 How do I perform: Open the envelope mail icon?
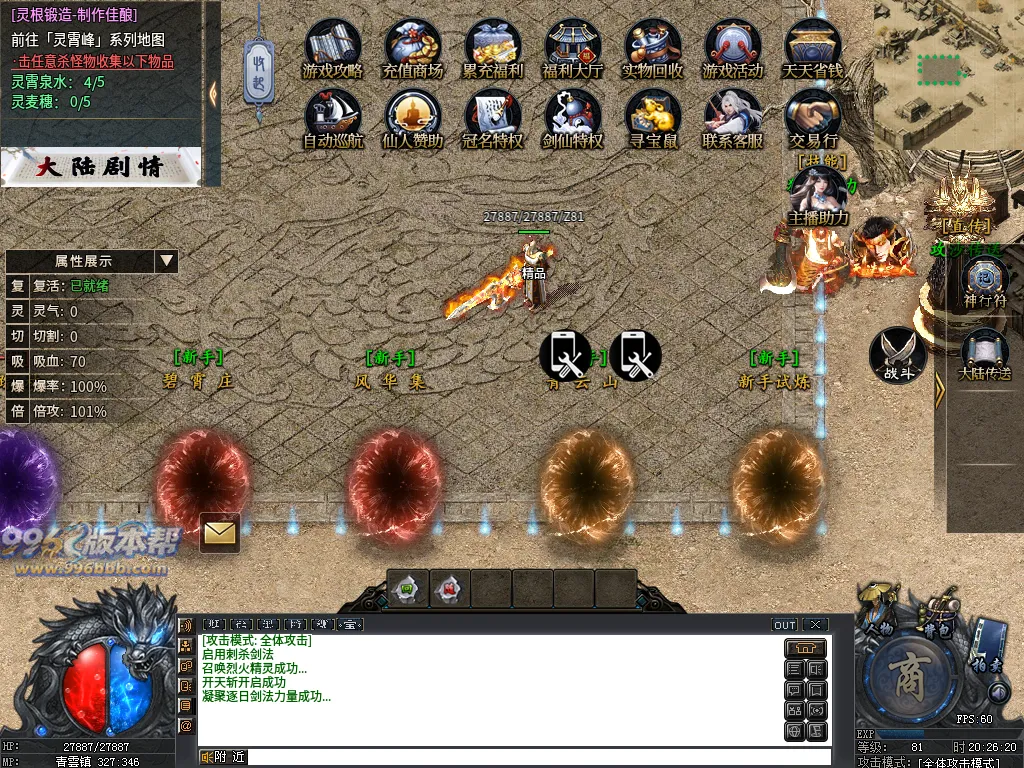point(219,533)
